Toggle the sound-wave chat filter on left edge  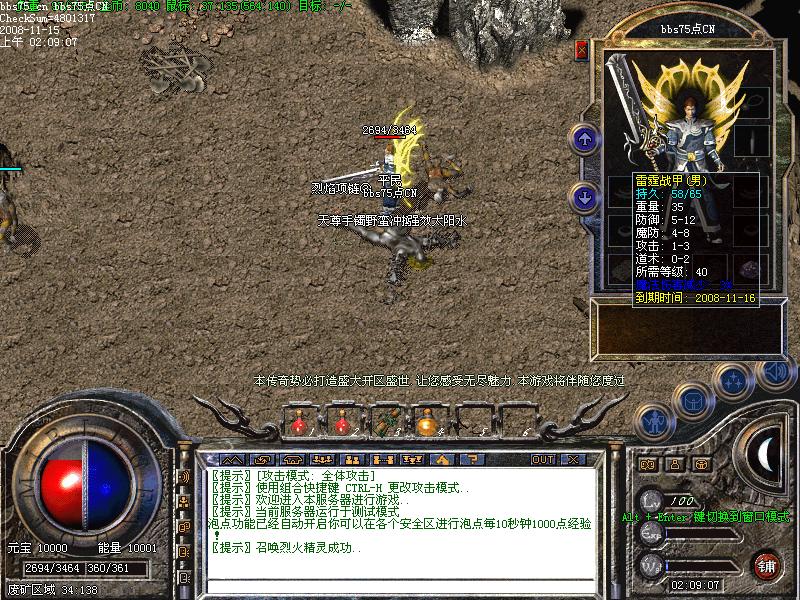(184, 478)
